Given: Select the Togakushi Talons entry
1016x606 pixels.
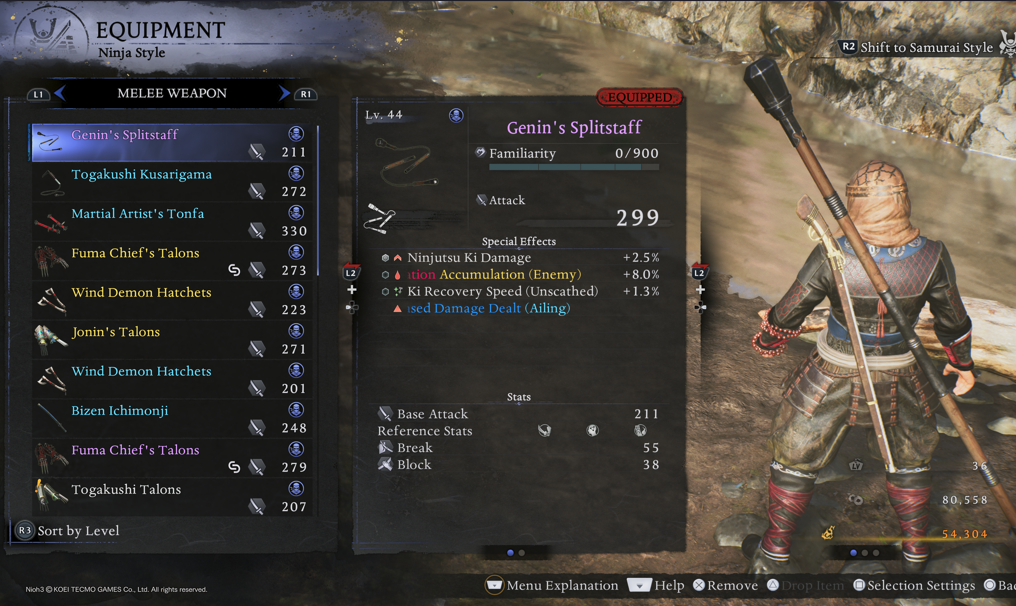Looking at the screenshot, I should pos(172,497).
